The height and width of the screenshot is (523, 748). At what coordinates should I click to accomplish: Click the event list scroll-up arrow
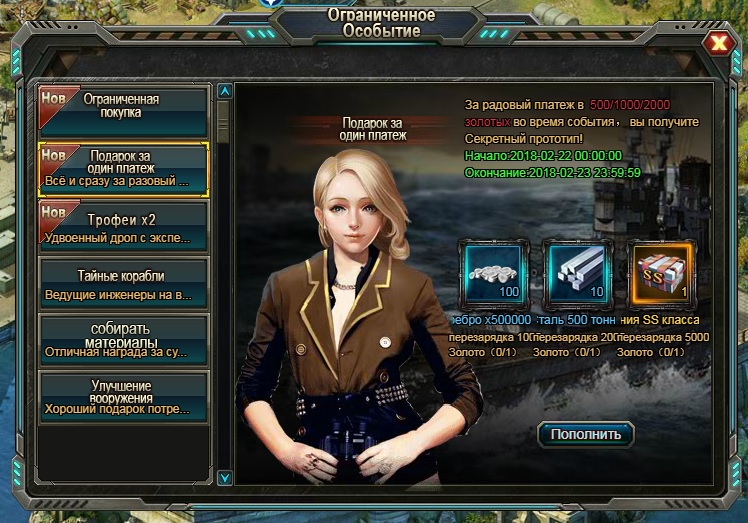(x=225, y=91)
